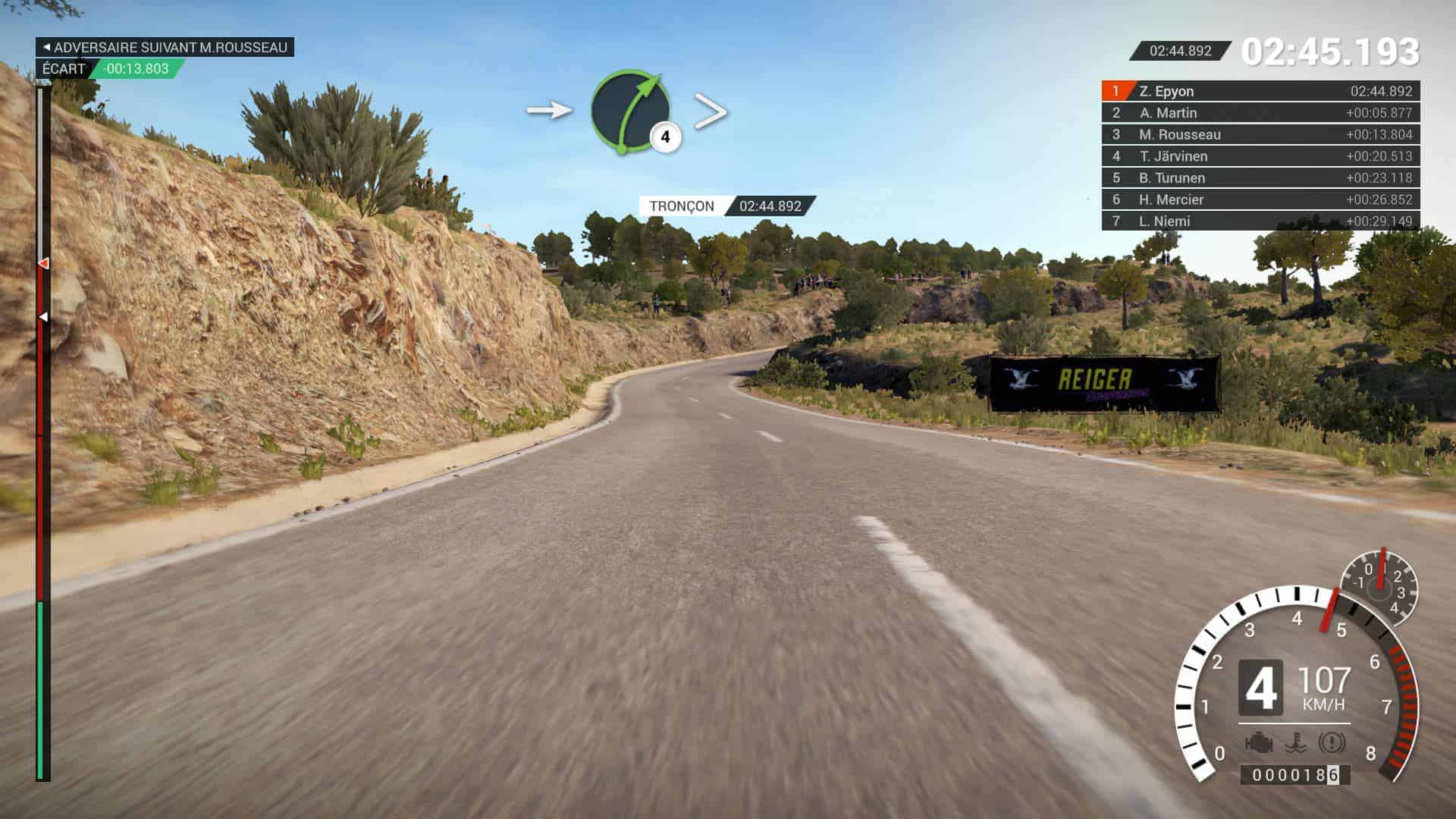Click the brake warning indicator icon
Viewport: 1456px width, 819px height.
1332,742
